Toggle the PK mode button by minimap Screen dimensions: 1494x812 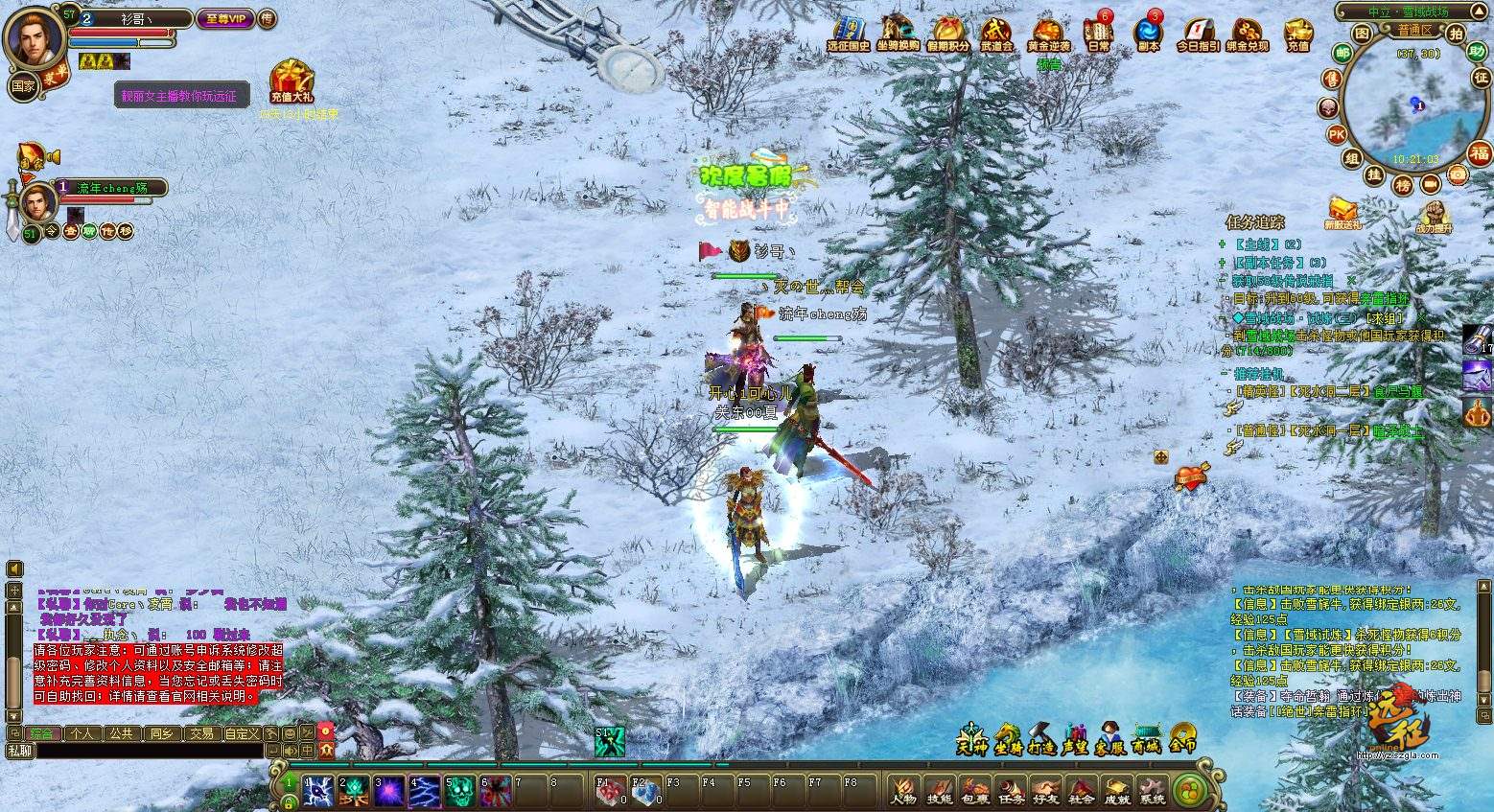(x=1337, y=134)
